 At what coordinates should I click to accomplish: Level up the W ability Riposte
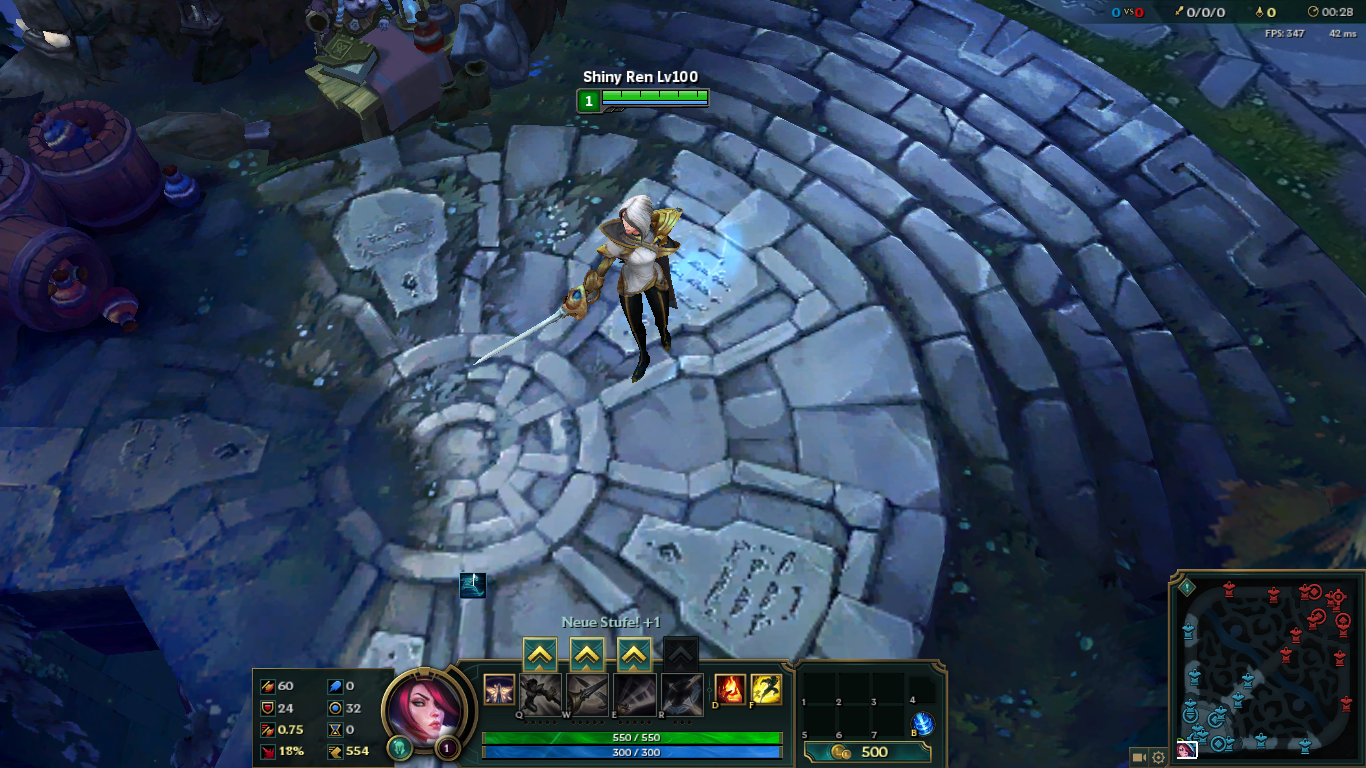587,655
